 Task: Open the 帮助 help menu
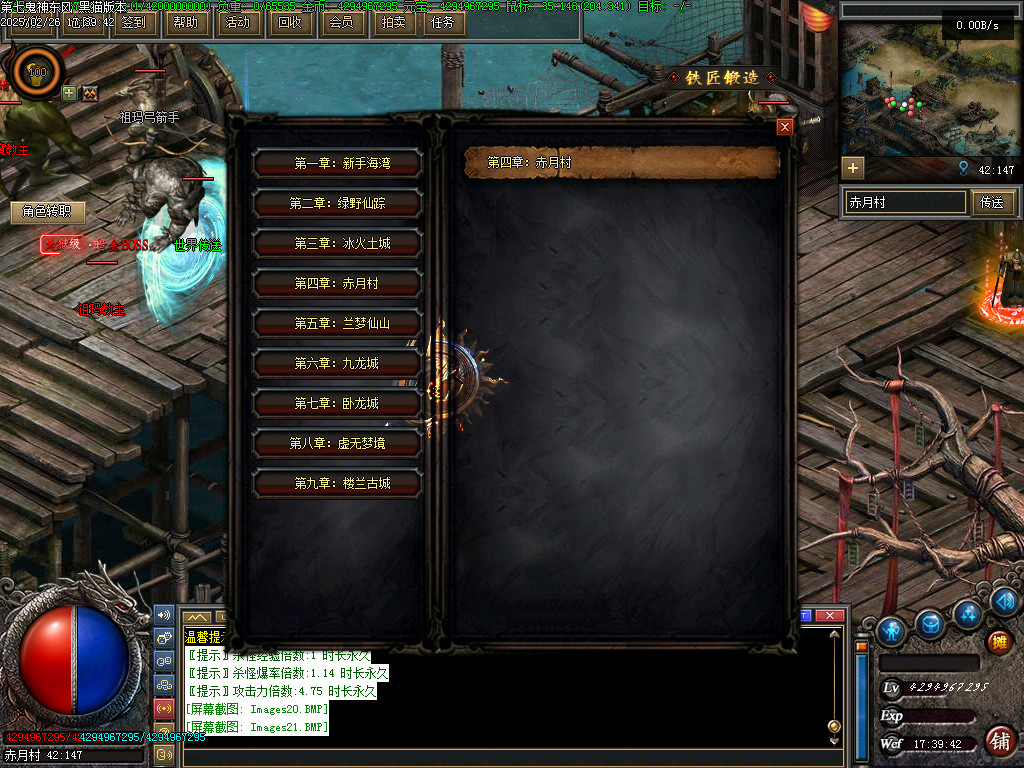(185, 22)
